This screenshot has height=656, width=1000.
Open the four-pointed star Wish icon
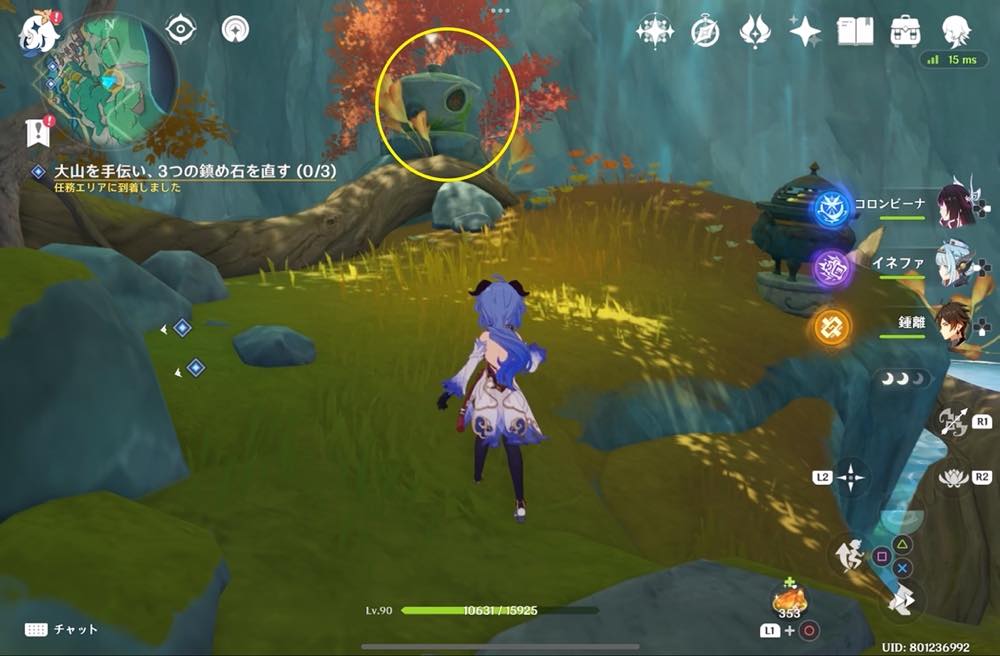tap(805, 32)
